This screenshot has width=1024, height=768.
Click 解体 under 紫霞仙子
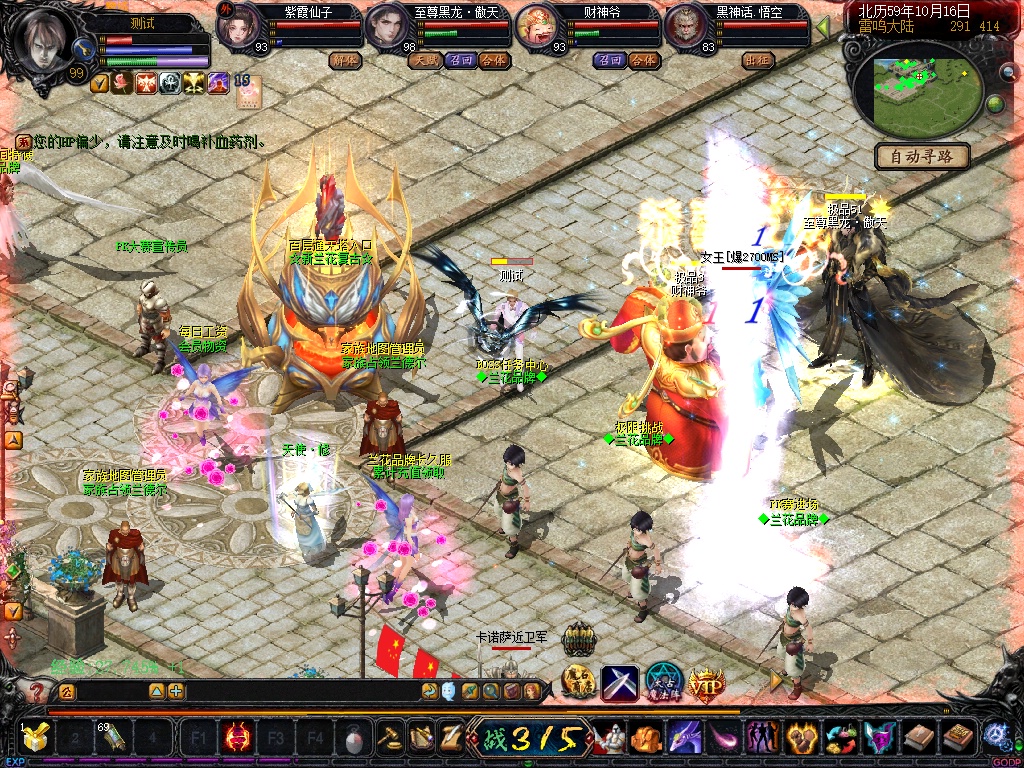click(345, 60)
